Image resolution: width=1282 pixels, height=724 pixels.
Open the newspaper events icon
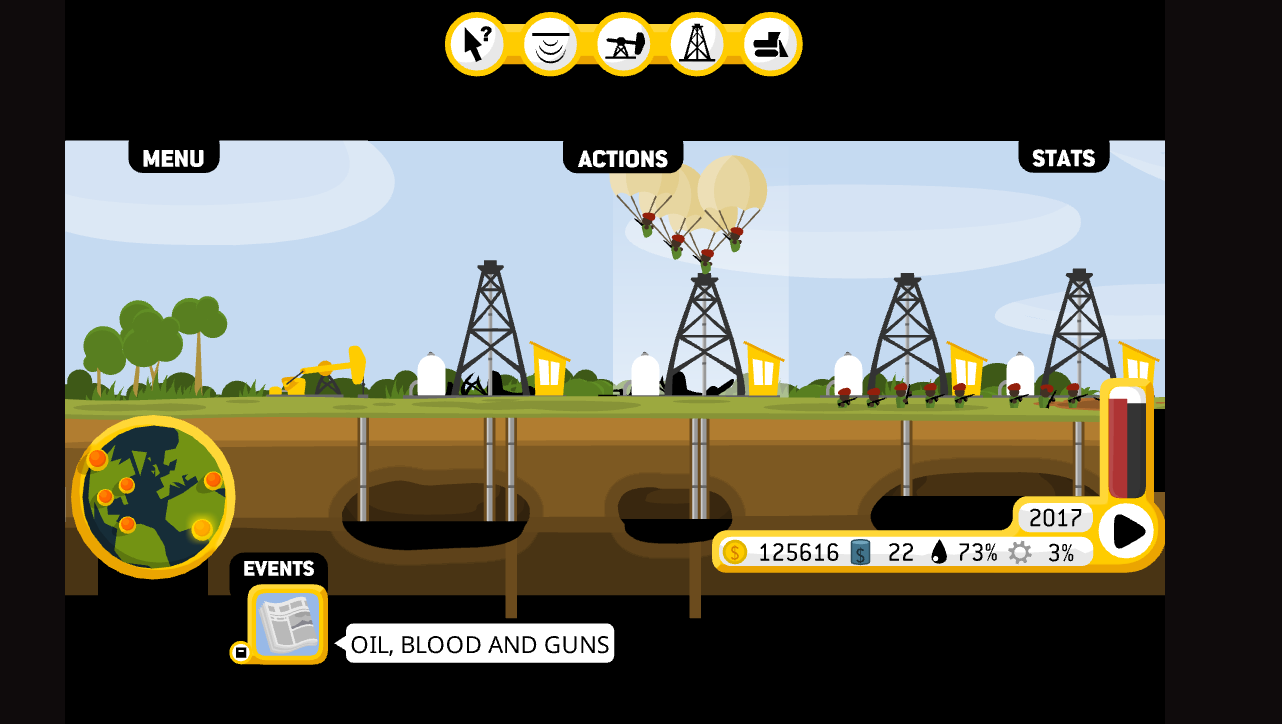[288, 624]
